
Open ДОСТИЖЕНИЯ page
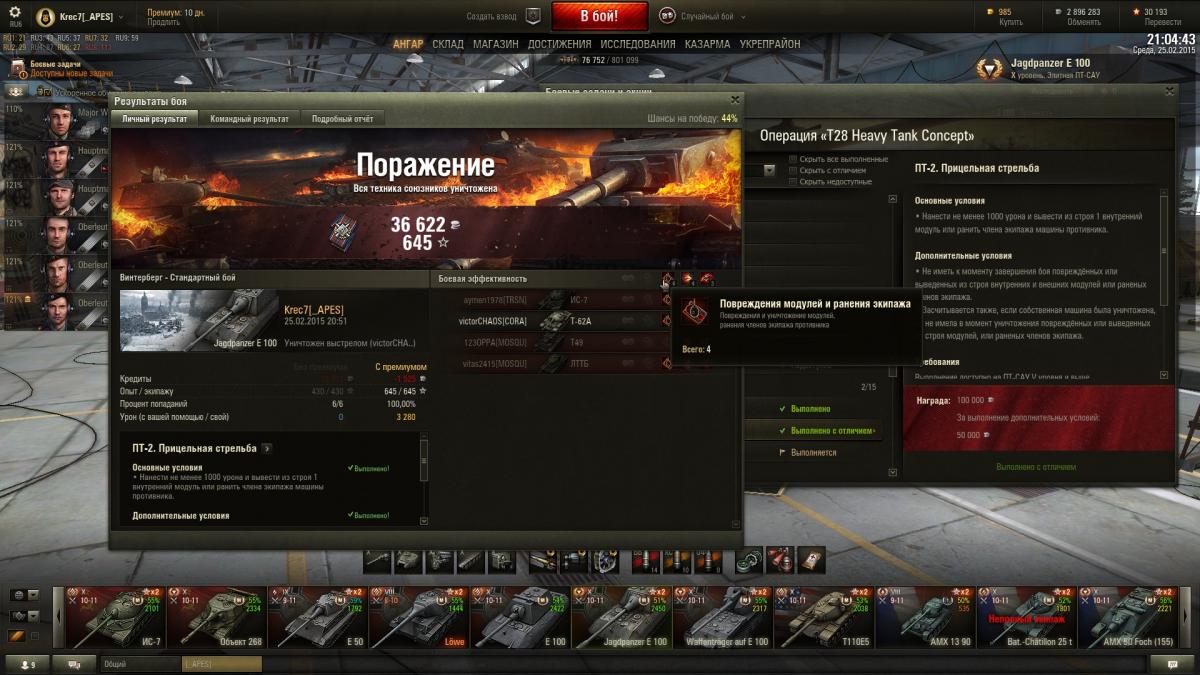coord(559,44)
